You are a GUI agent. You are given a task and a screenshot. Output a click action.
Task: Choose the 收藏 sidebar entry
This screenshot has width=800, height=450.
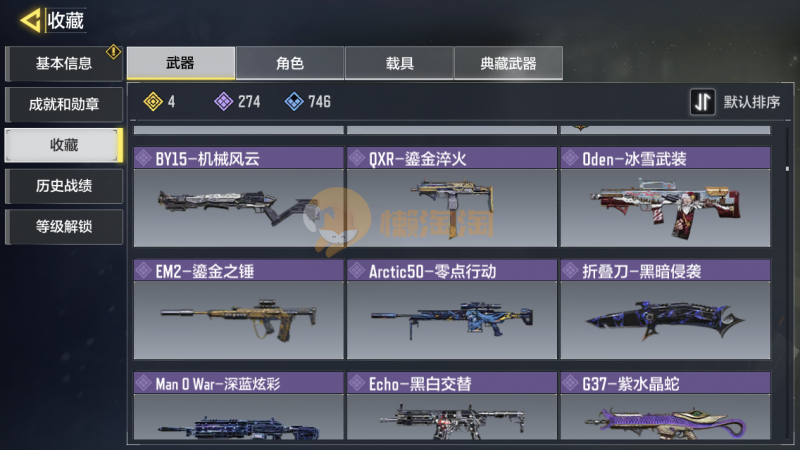[64, 145]
